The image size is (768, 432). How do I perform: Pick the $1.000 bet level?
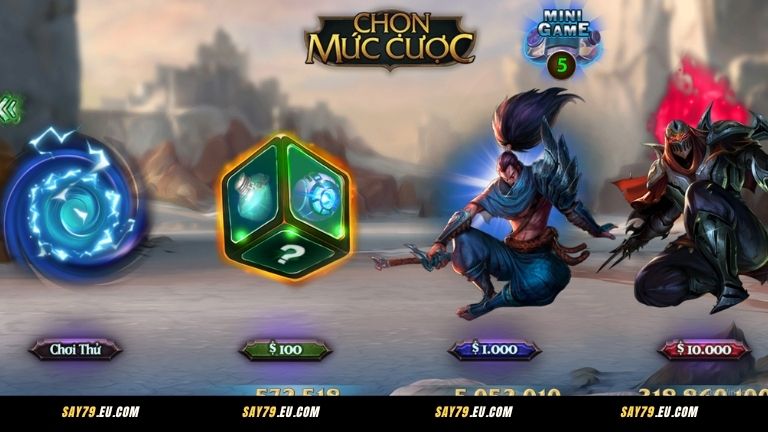click(494, 349)
